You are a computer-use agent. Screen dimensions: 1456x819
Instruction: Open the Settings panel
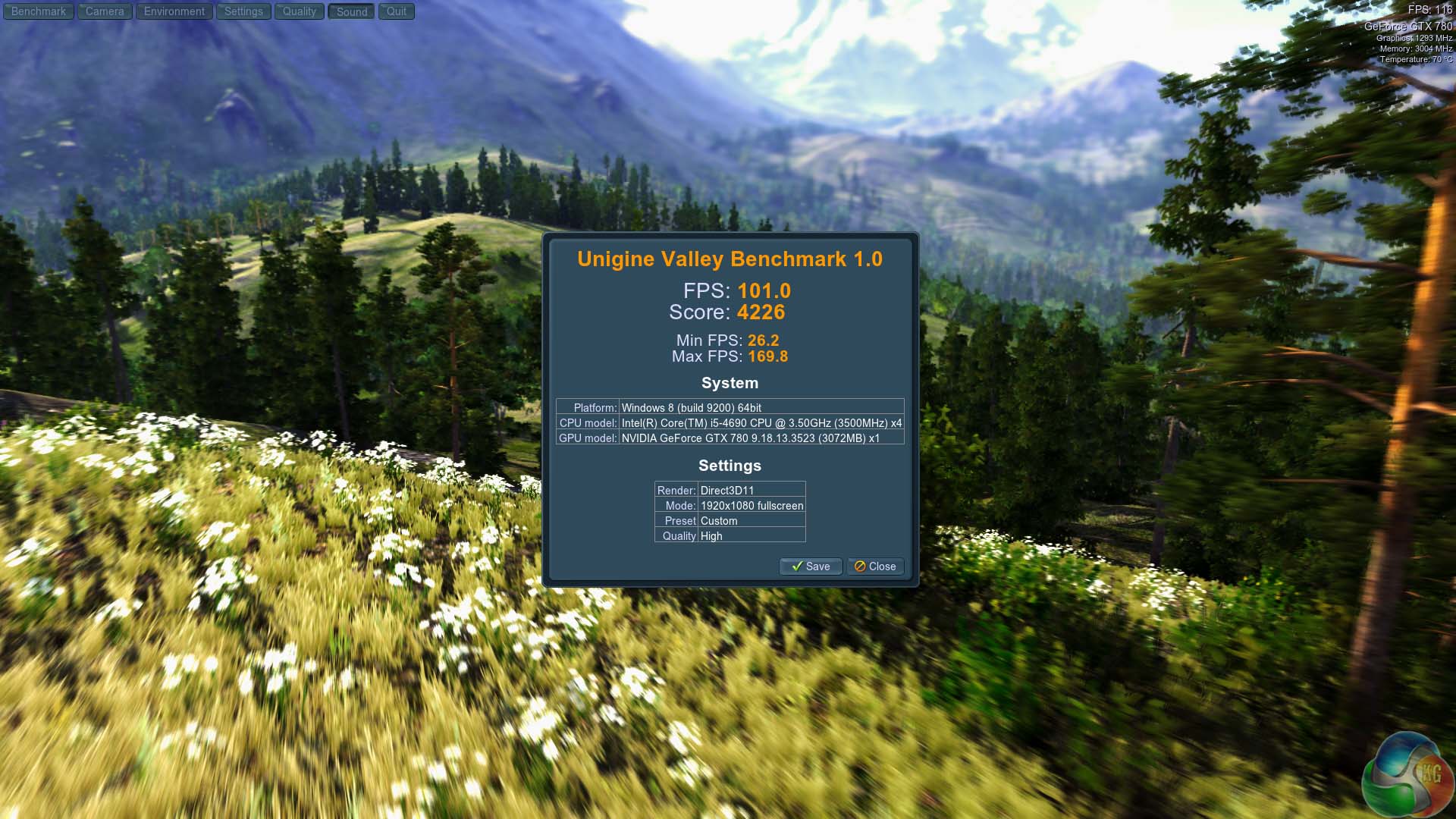pos(243,11)
